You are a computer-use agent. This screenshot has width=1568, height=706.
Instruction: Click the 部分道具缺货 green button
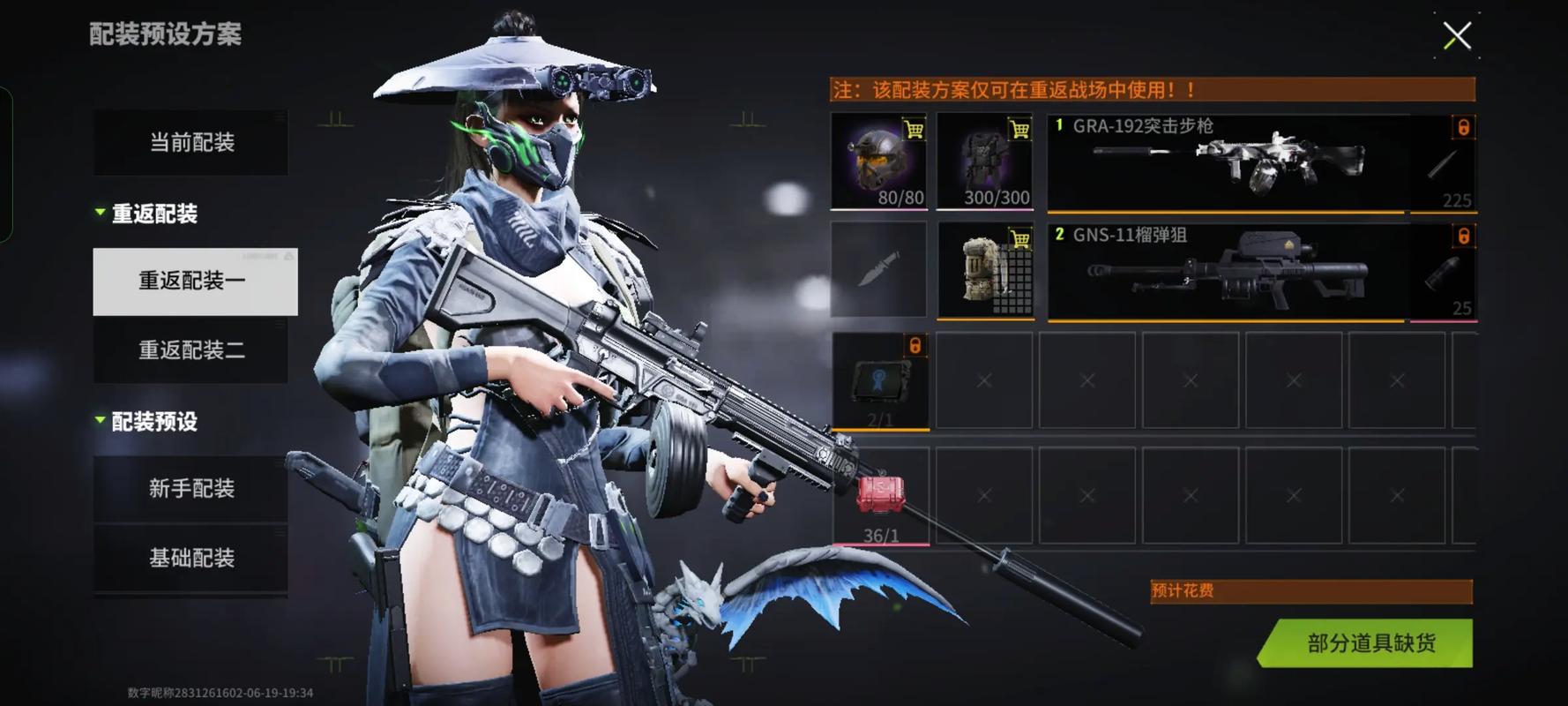click(x=1370, y=643)
